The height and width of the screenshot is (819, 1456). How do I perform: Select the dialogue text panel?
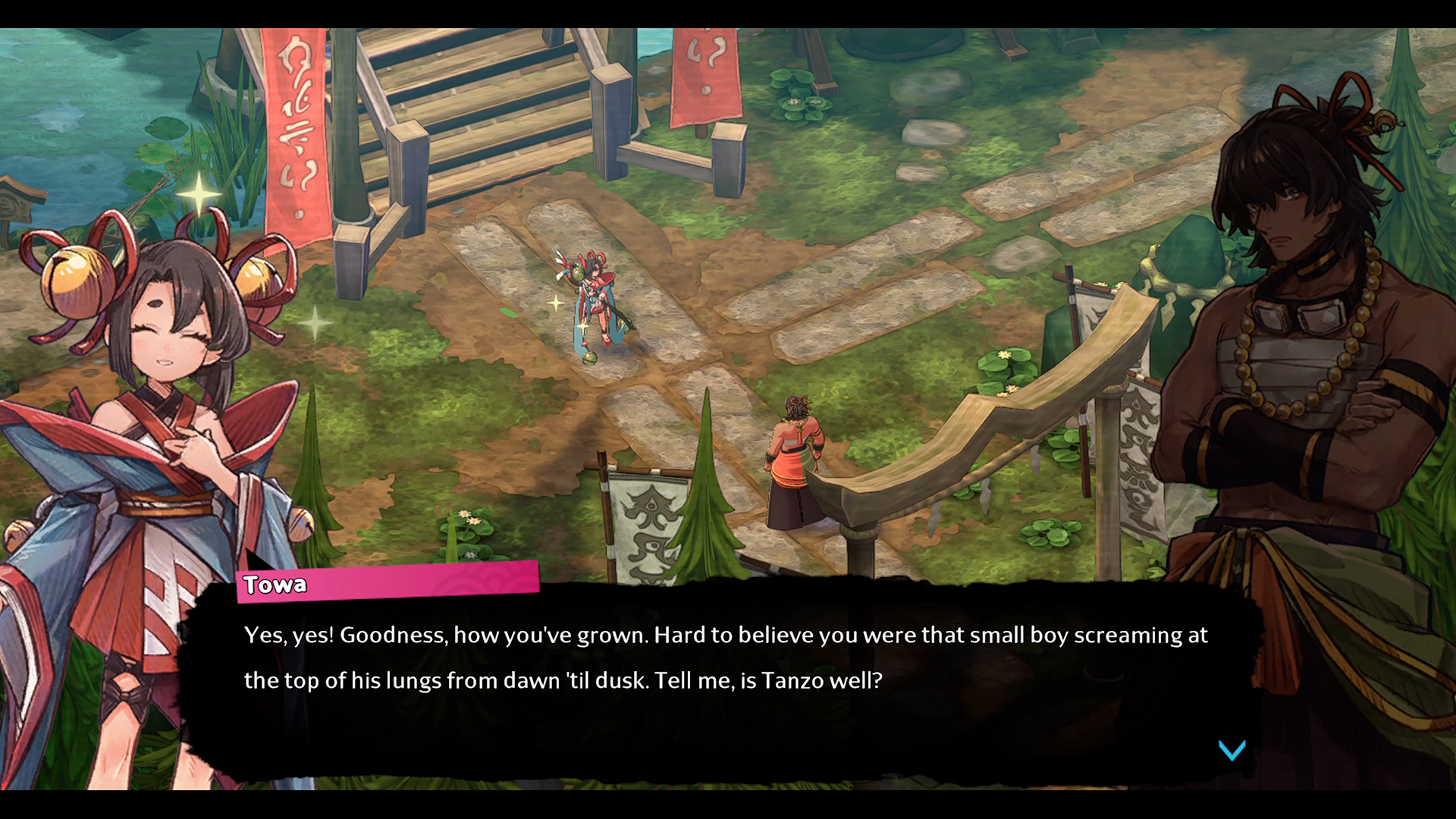(x=682, y=667)
